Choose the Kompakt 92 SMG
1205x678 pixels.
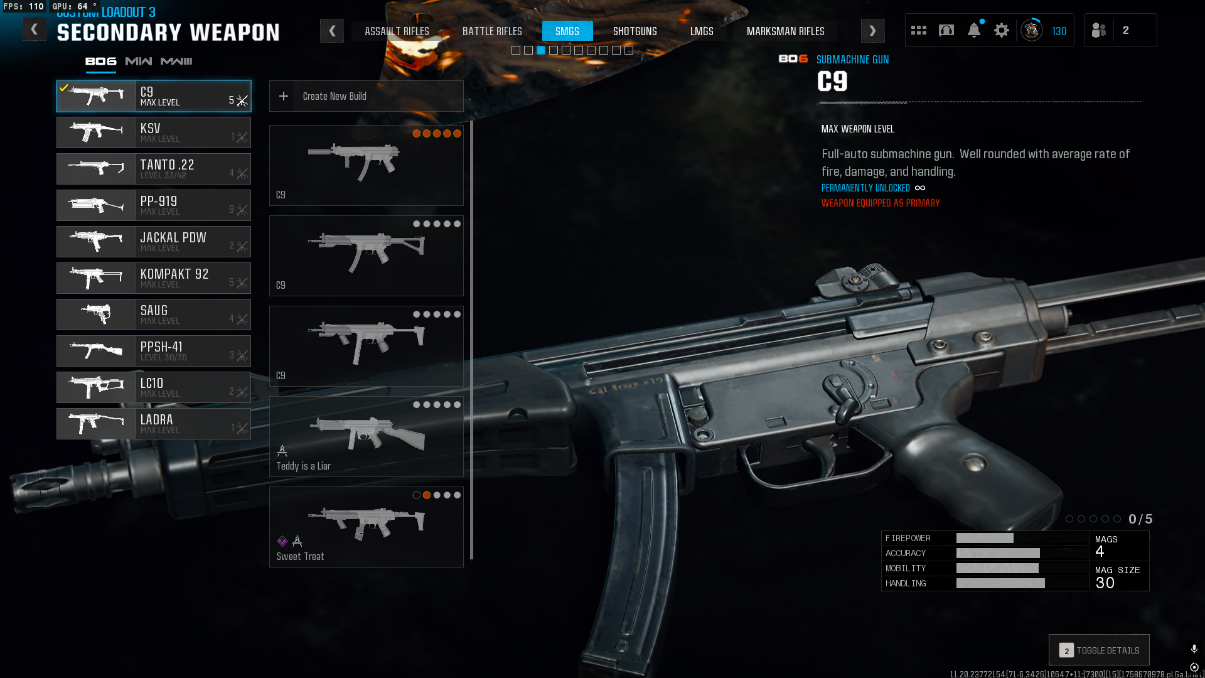tap(153, 278)
